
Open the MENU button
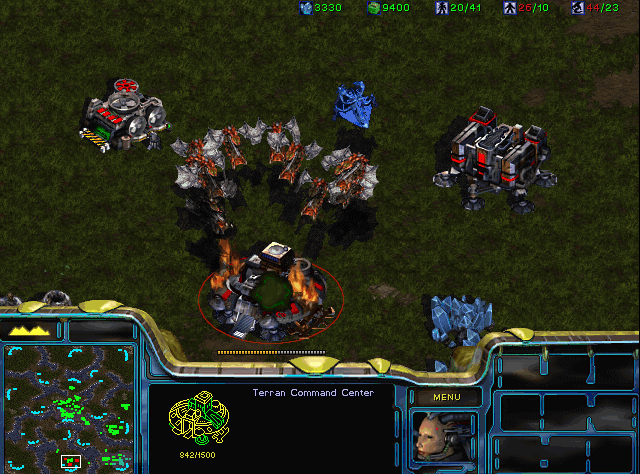pyautogui.click(x=445, y=397)
